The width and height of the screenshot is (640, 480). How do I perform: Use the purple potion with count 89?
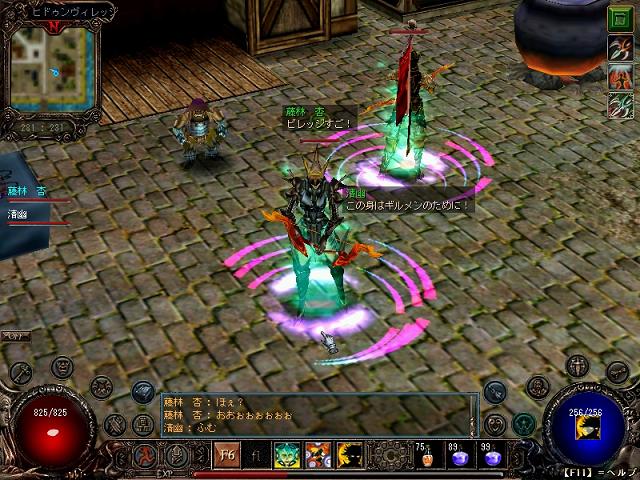(461, 457)
